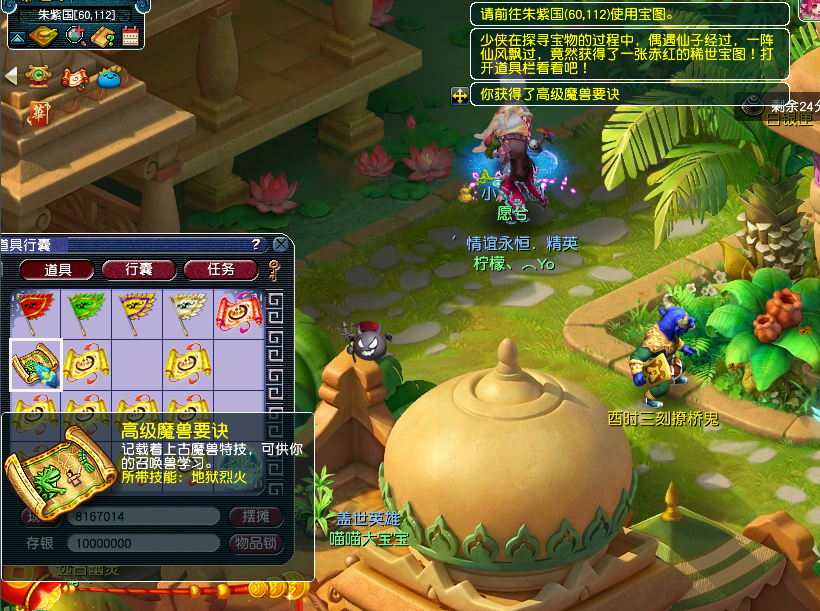Image resolution: width=820 pixels, height=611 pixels.
Task: Open the world map magnifier icon
Action: [x=74, y=37]
